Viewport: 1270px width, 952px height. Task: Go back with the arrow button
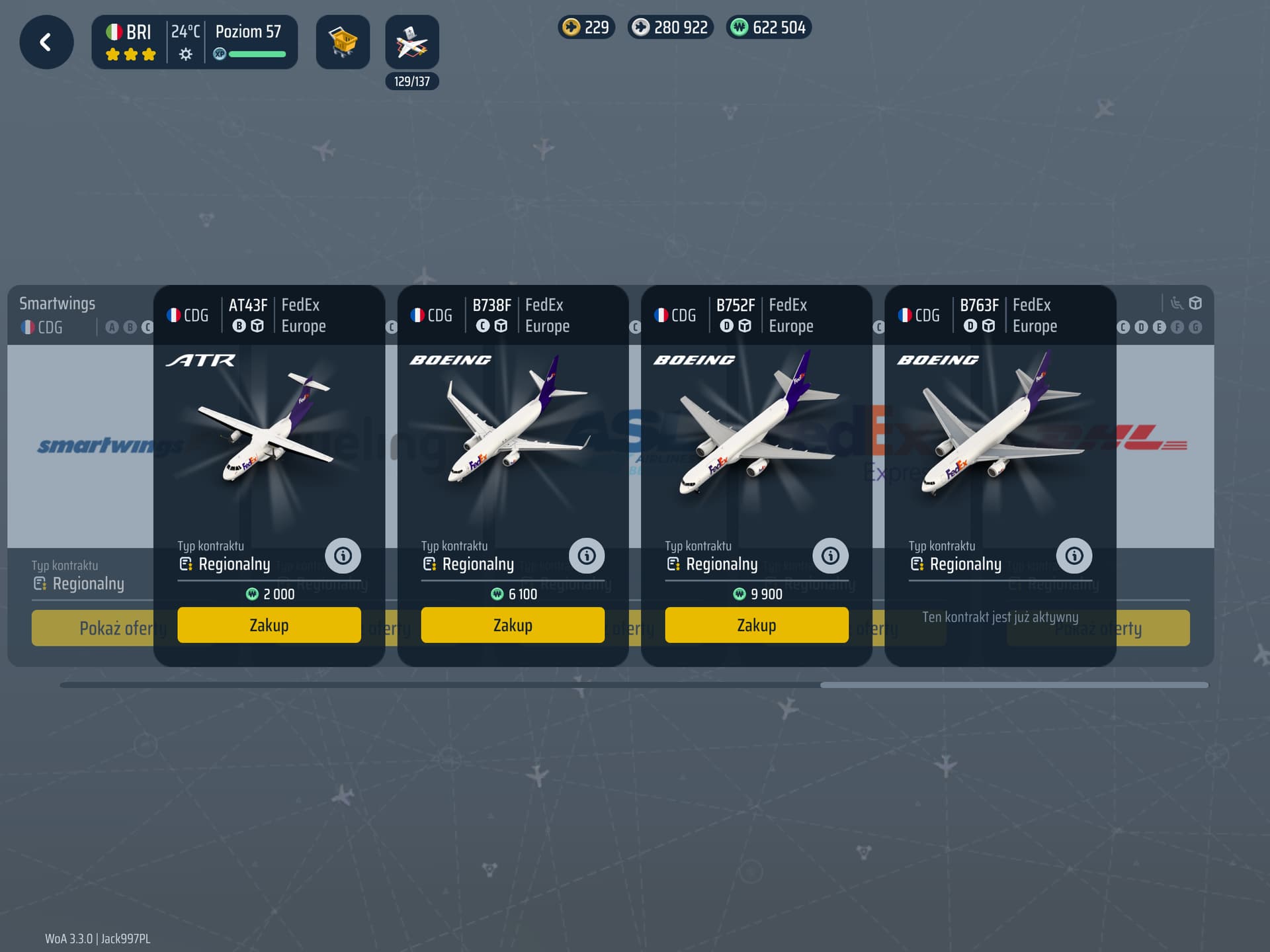46,42
